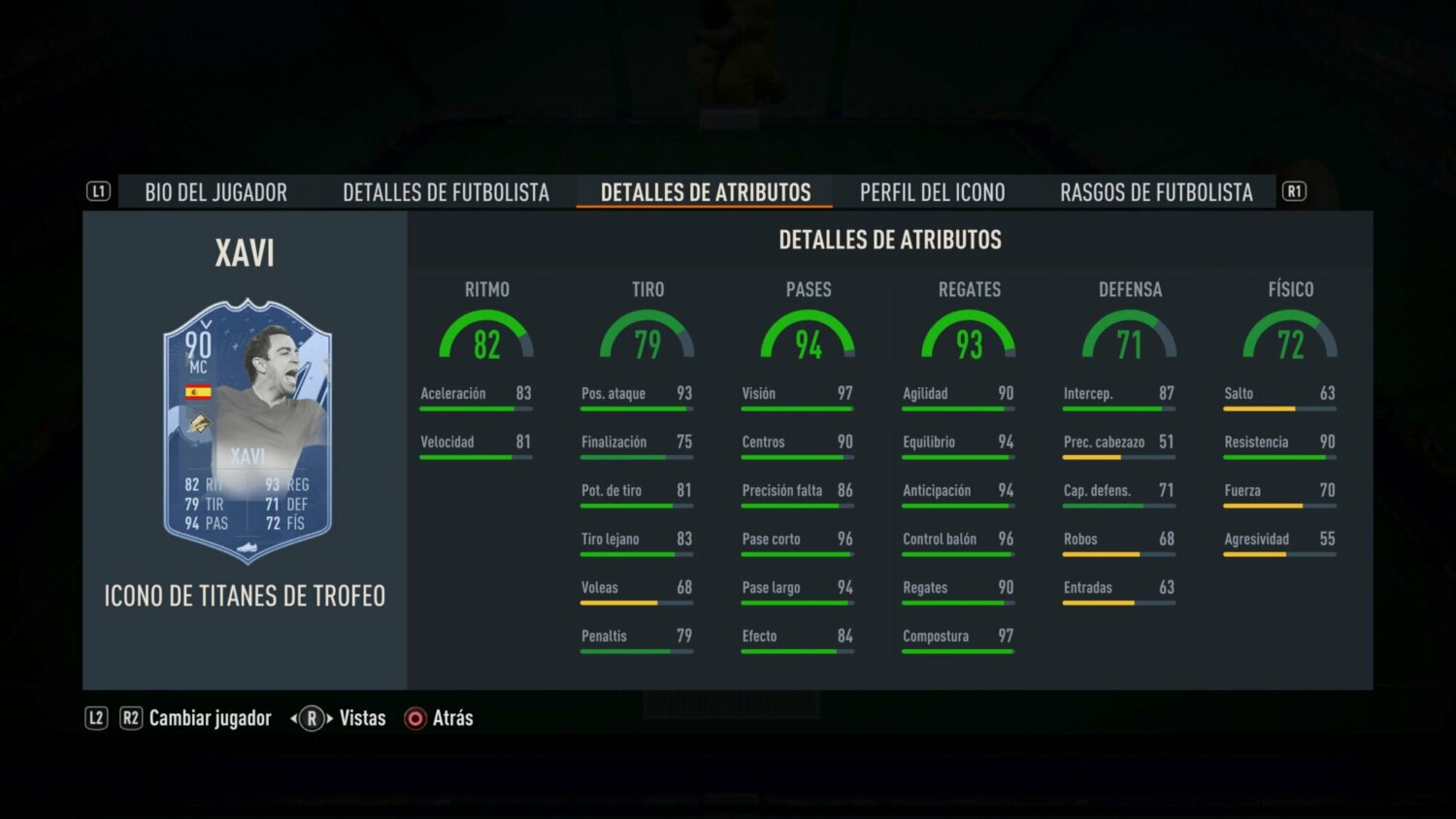Click Cambiar jugador action label
The height and width of the screenshot is (819, 1456).
point(210,718)
